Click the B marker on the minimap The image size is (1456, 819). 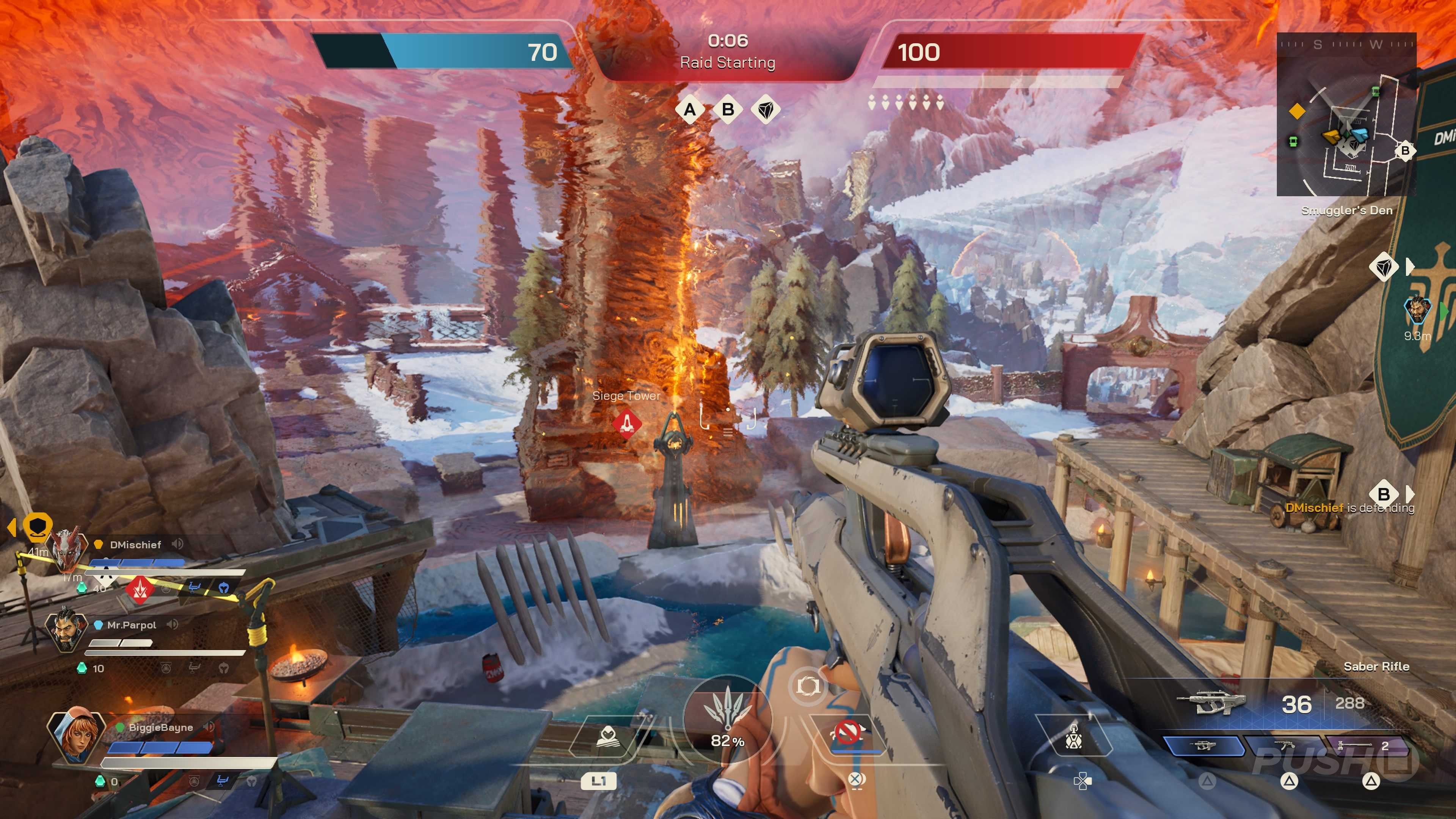point(1404,151)
